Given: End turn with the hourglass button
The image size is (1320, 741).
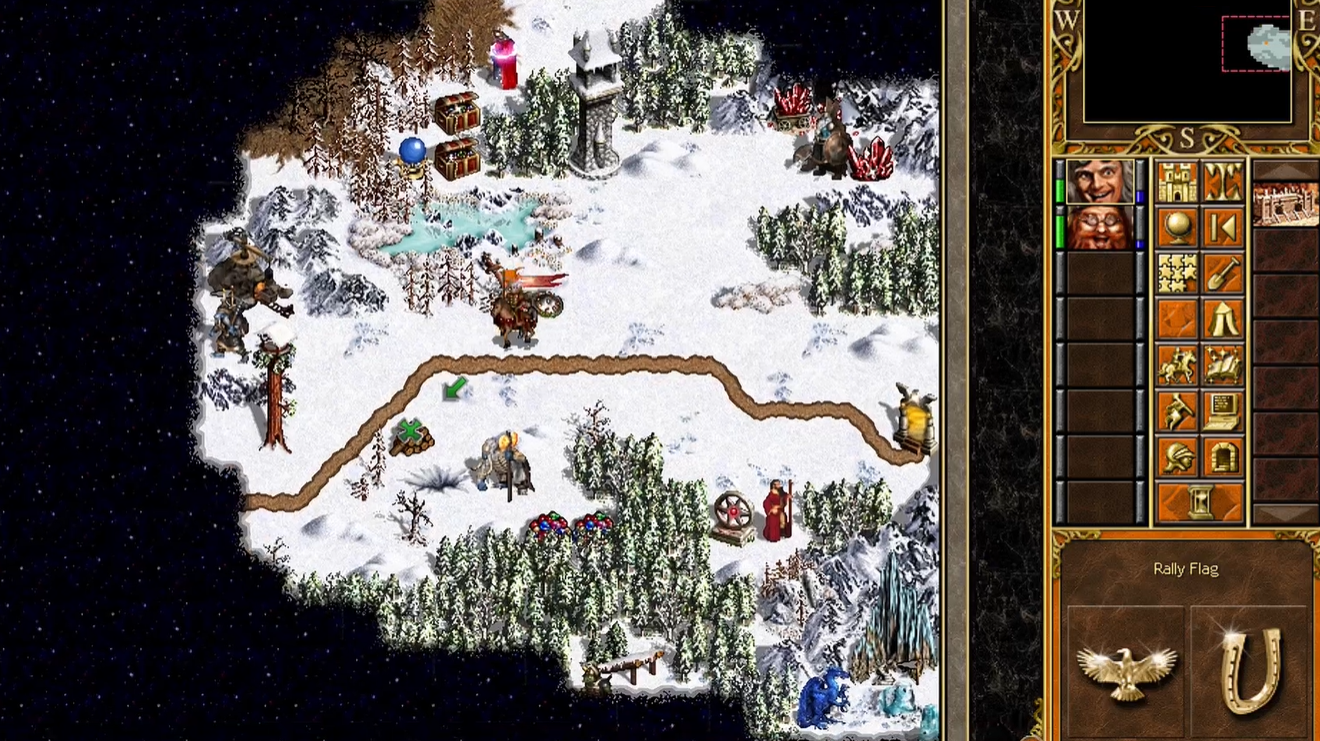Looking at the screenshot, I should (1200, 502).
